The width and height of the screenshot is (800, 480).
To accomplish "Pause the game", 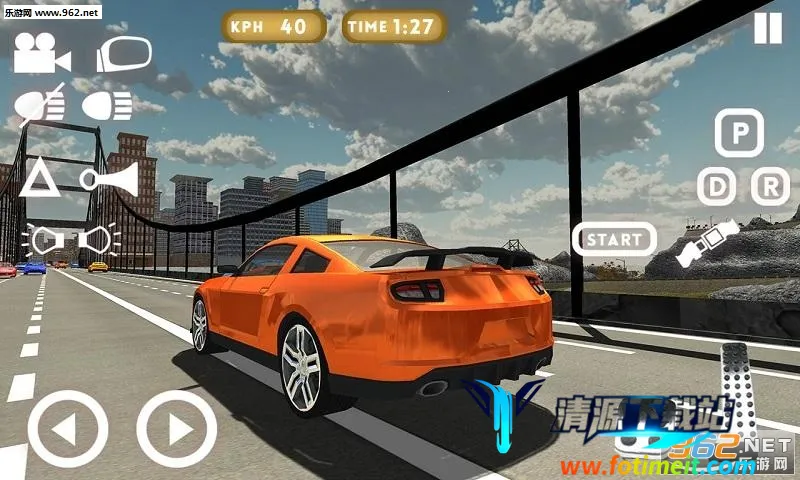I will (768, 28).
